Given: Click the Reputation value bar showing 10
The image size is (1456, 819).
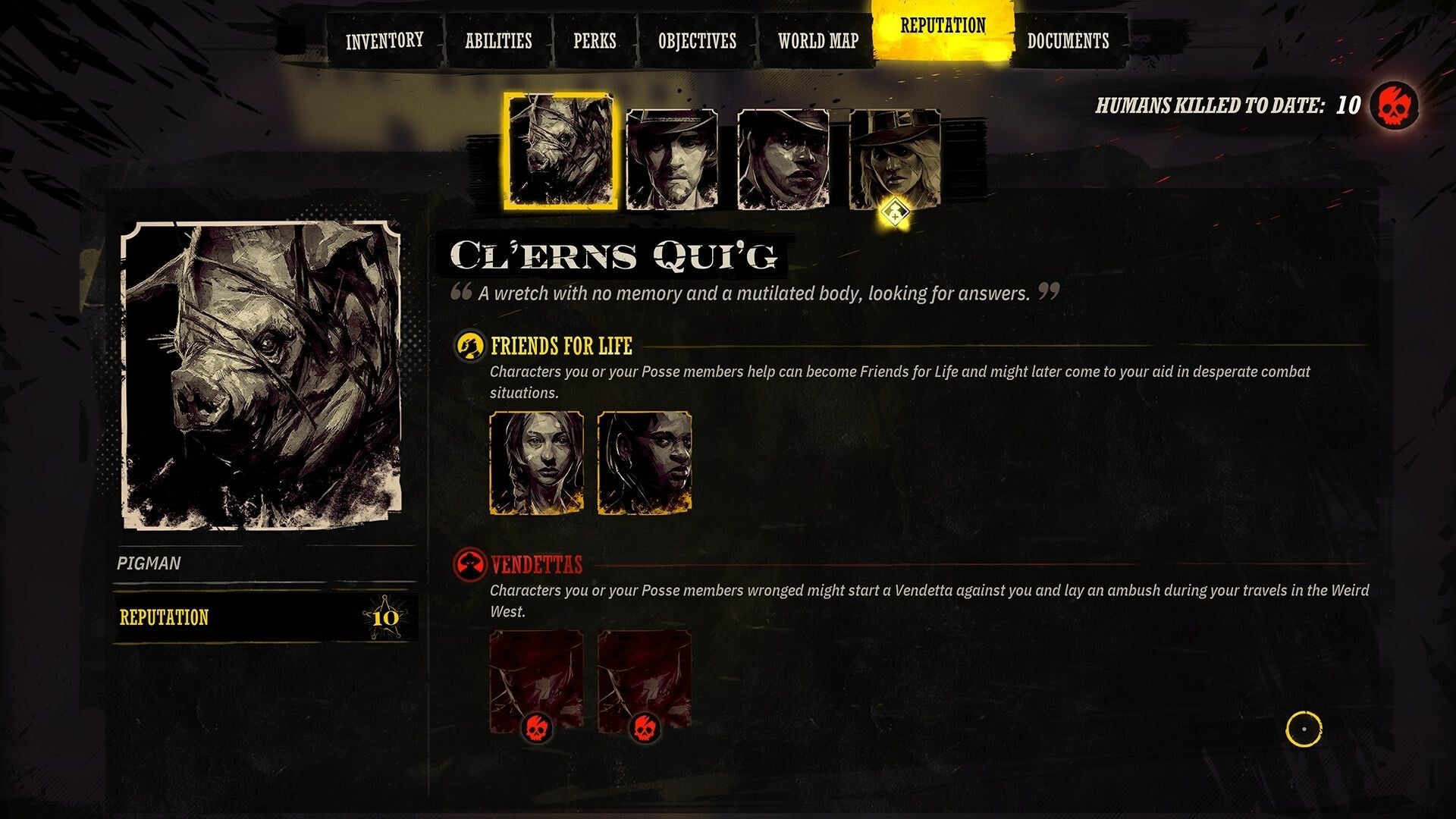Looking at the screenshot, I should pyautogui.click(x=262, y=617).
